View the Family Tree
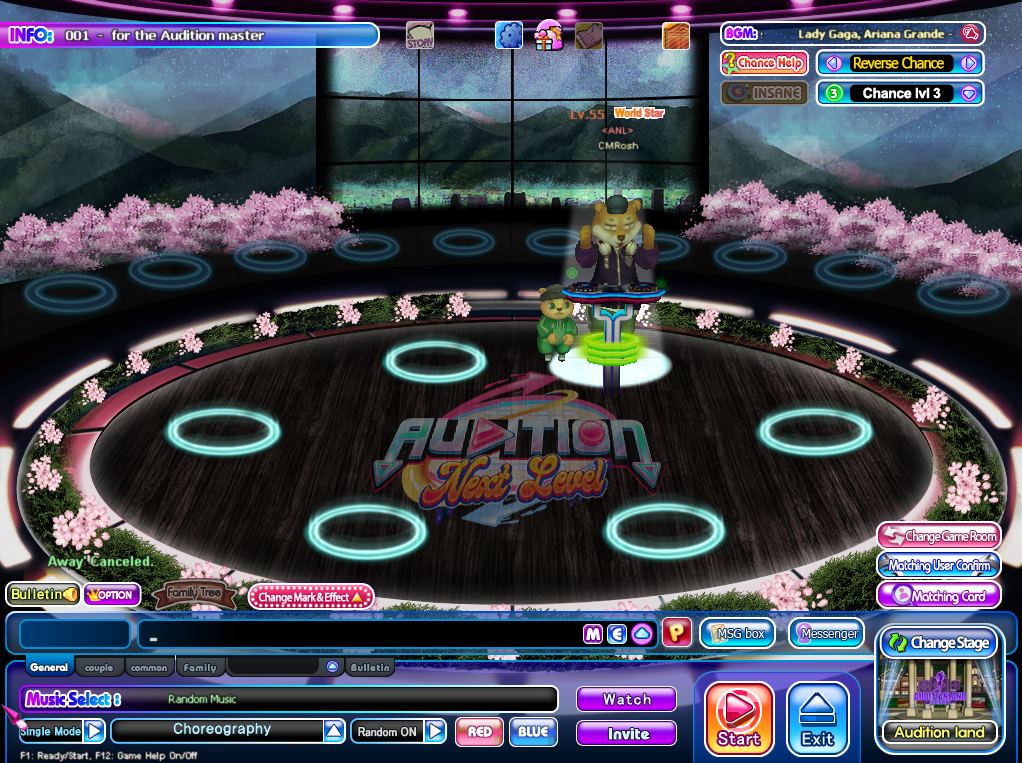The image size is (1022, 763). (194, 596)
